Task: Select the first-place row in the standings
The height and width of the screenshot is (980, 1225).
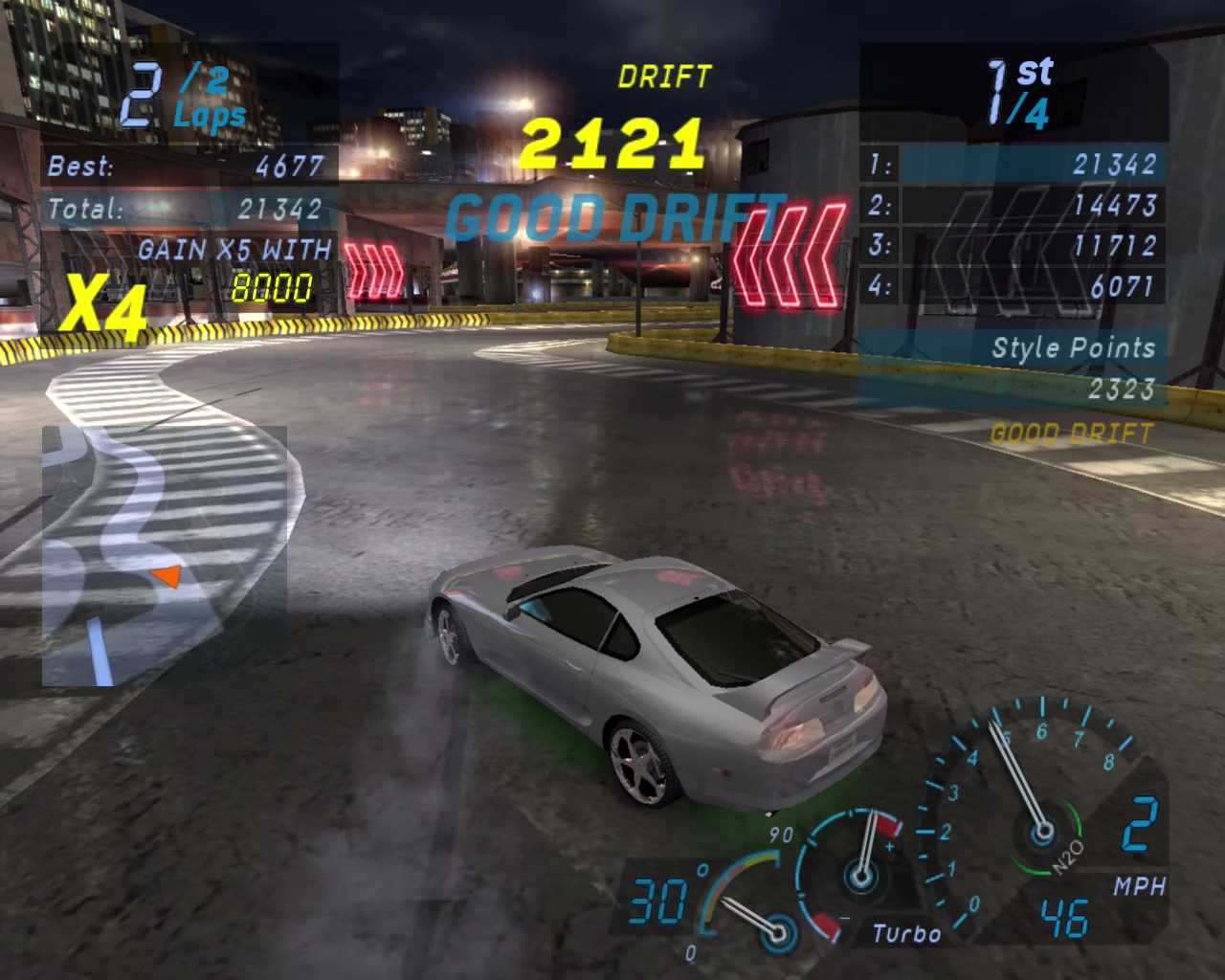Action: (x=1013, y=165)
